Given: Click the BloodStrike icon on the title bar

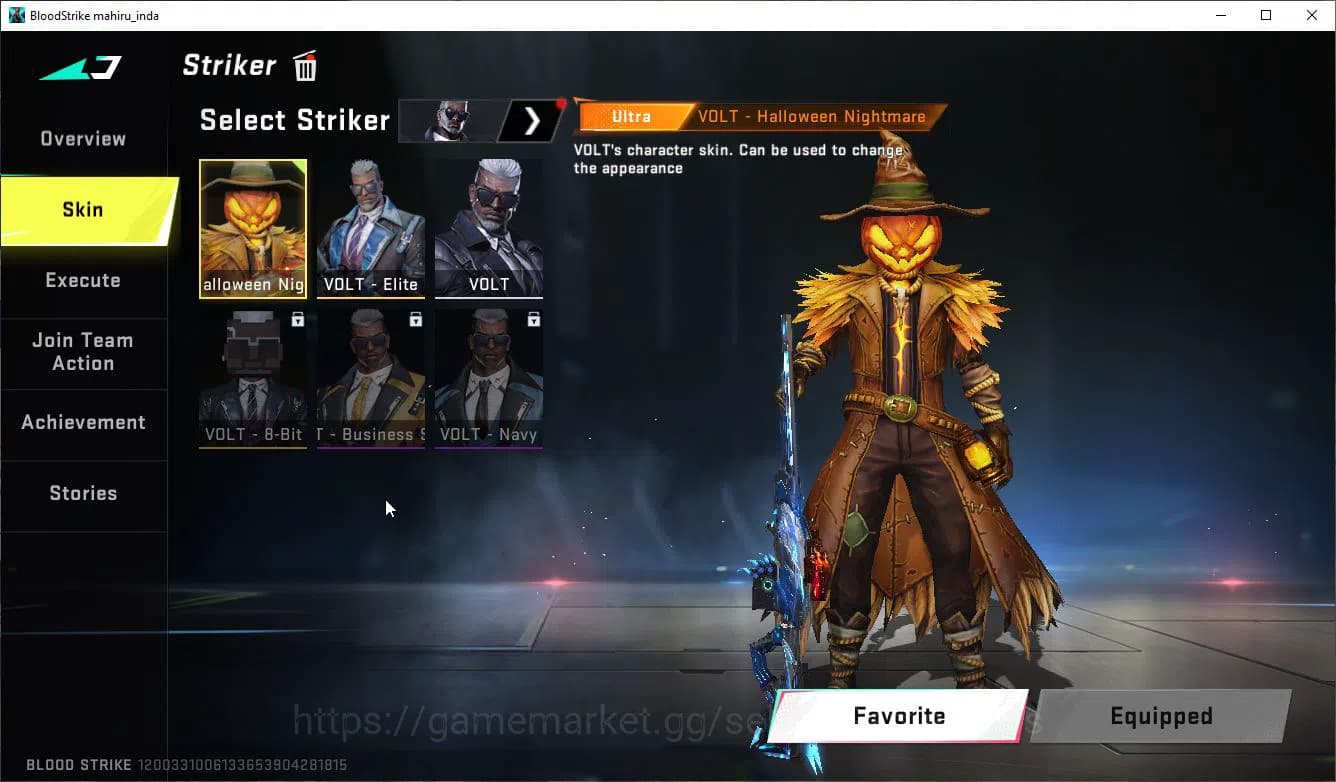Looking at the screenshot, I should click(x=16, y=15).
